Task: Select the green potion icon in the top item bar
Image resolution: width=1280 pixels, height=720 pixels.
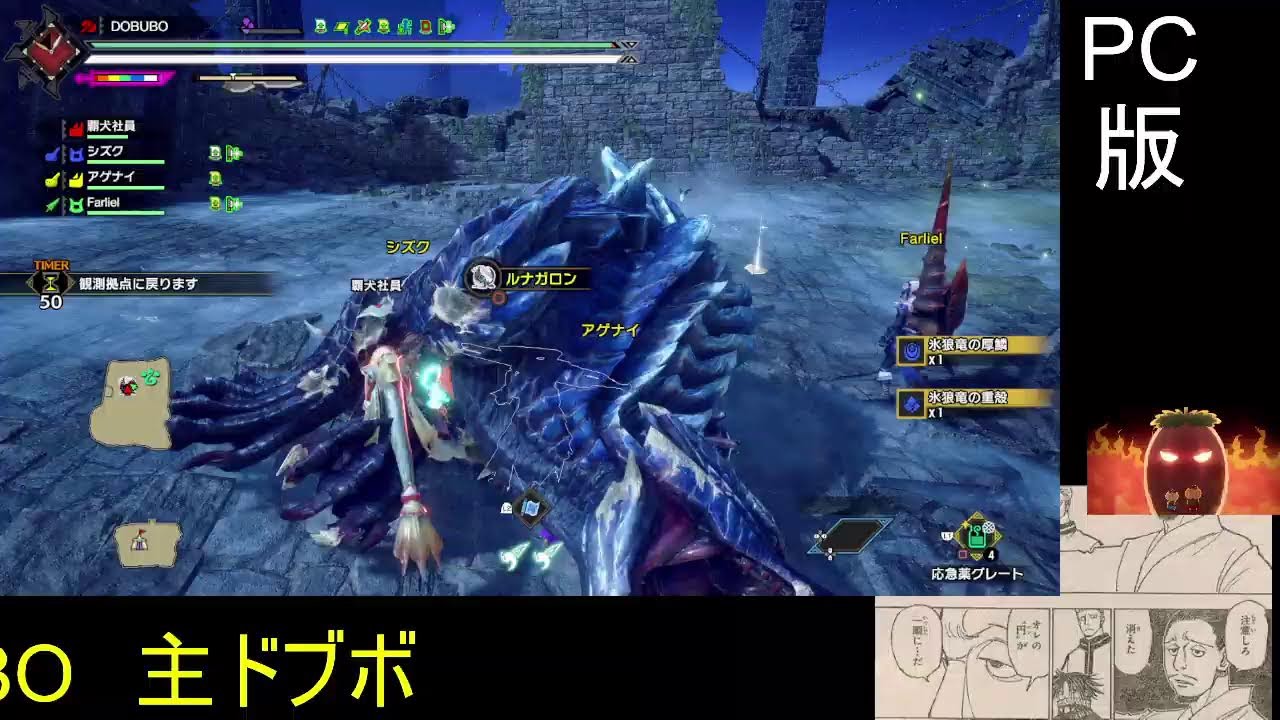Action: (x=321, y=26)
